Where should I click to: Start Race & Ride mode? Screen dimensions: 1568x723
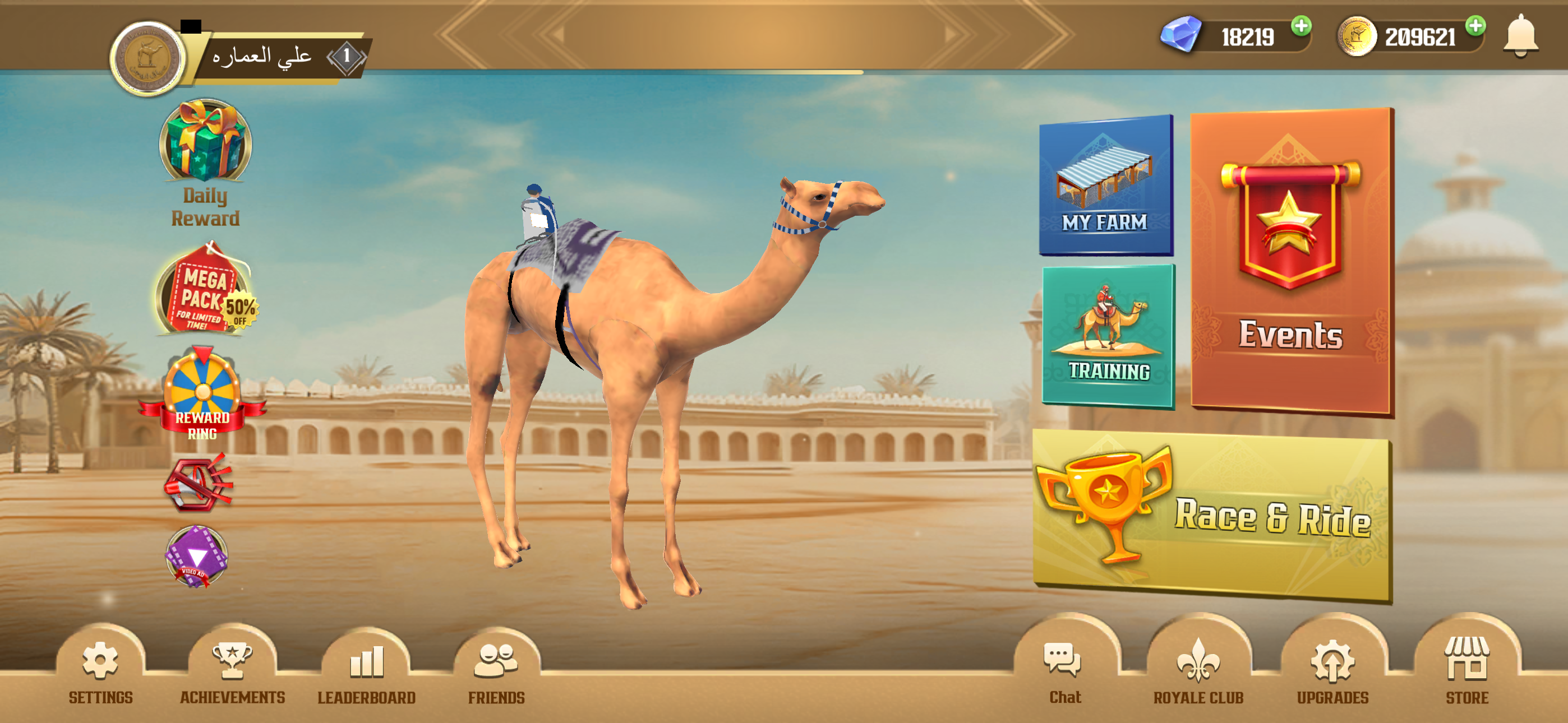click(x=1211, y=516)
